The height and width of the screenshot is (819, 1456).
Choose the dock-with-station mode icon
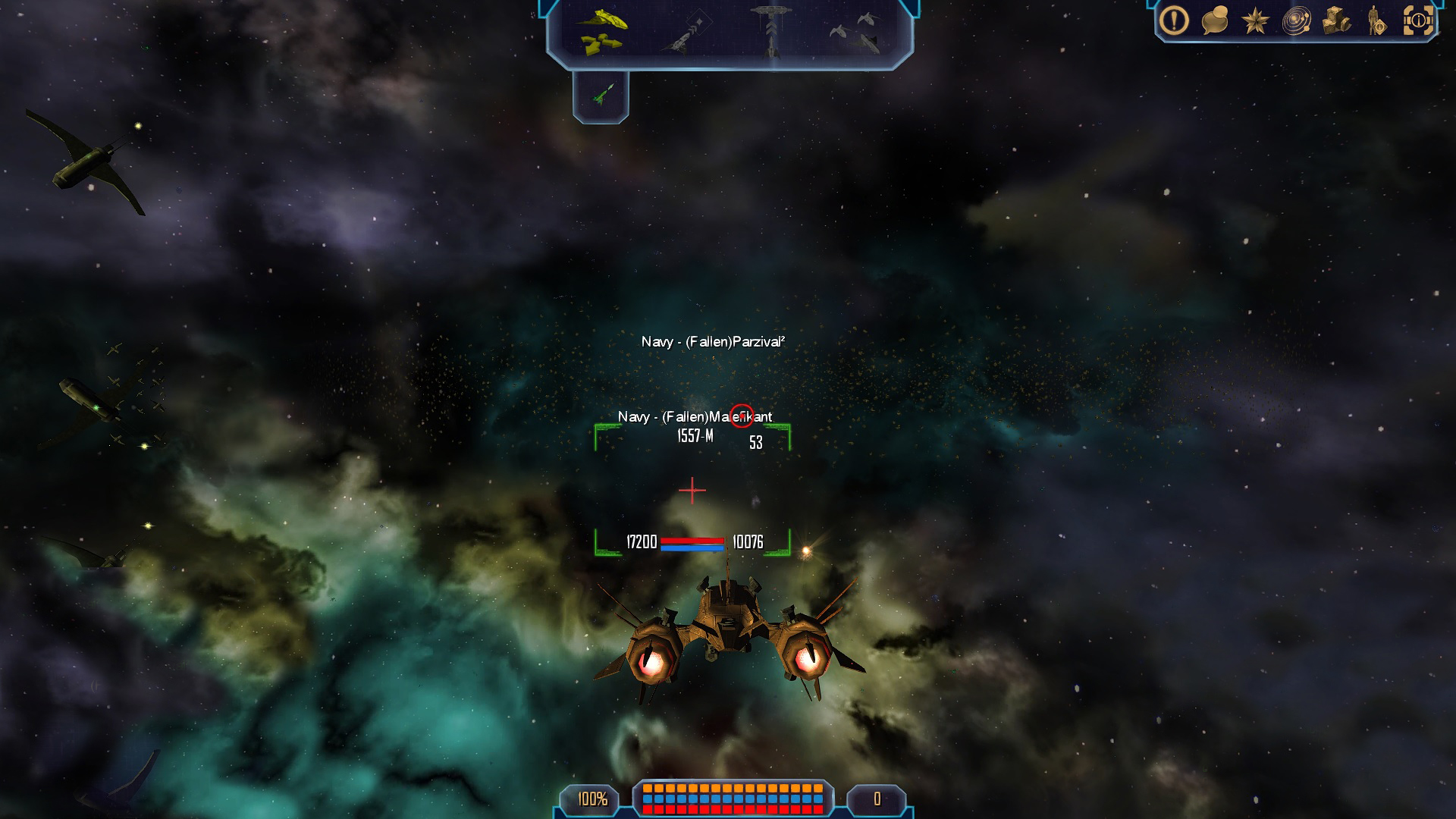coord(770,30)
